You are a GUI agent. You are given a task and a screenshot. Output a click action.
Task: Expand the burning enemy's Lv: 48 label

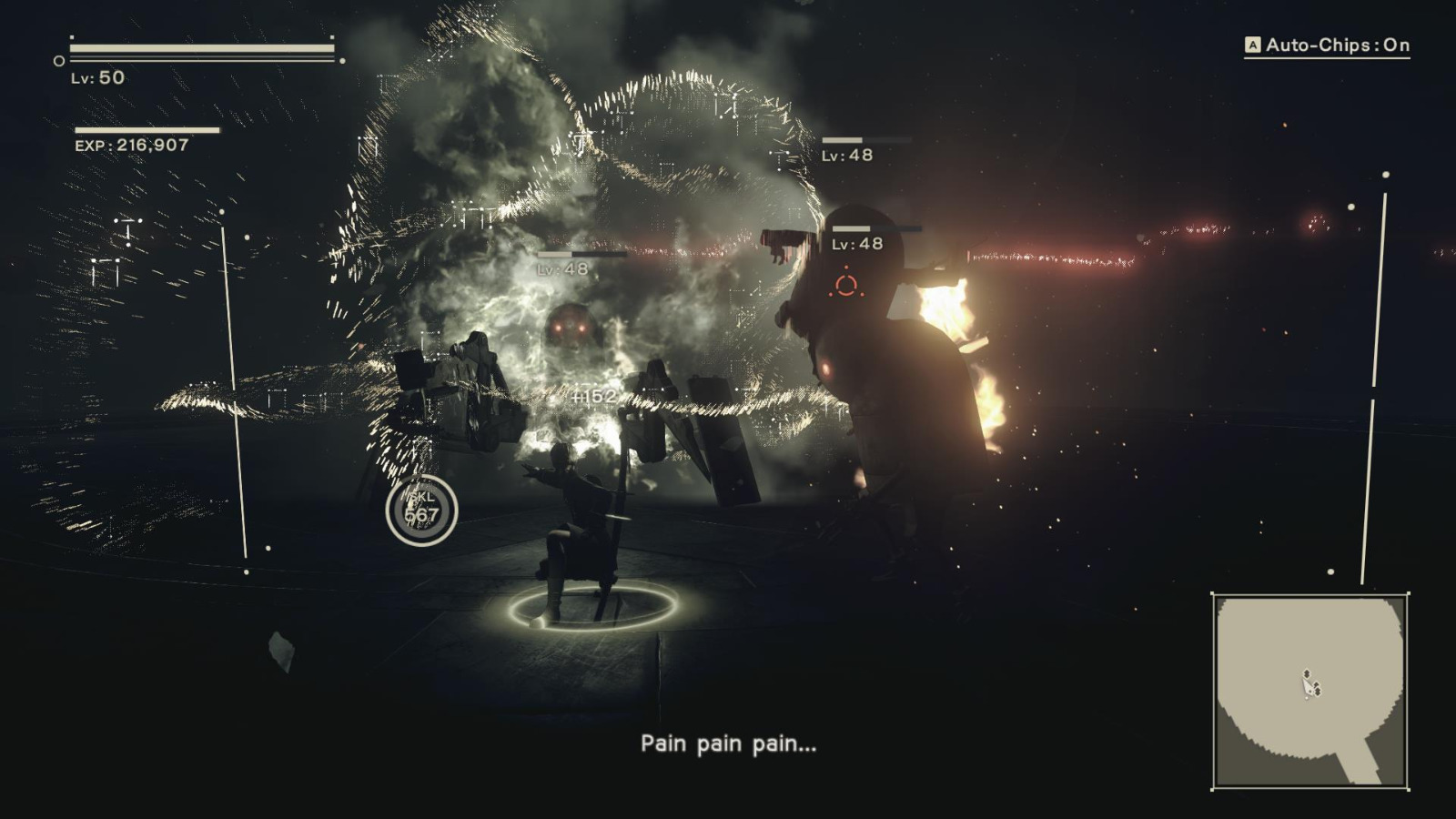[855, 242]
